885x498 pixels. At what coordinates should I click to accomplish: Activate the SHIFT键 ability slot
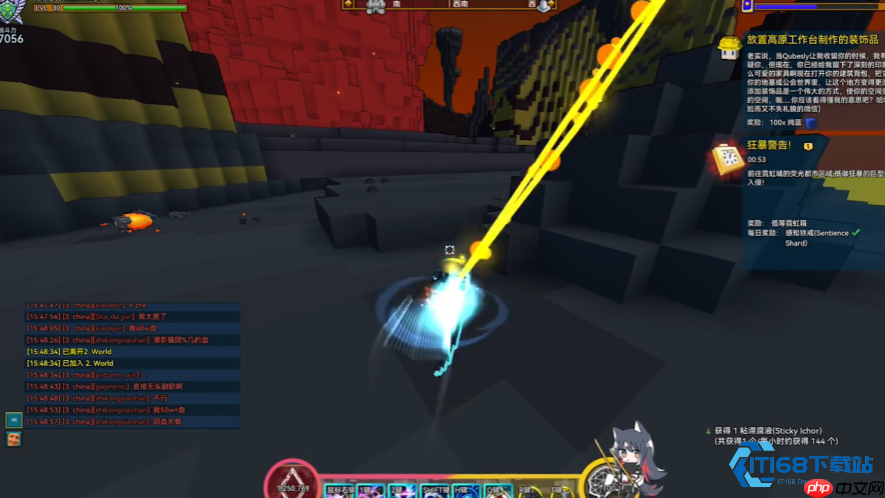point(436,491)
